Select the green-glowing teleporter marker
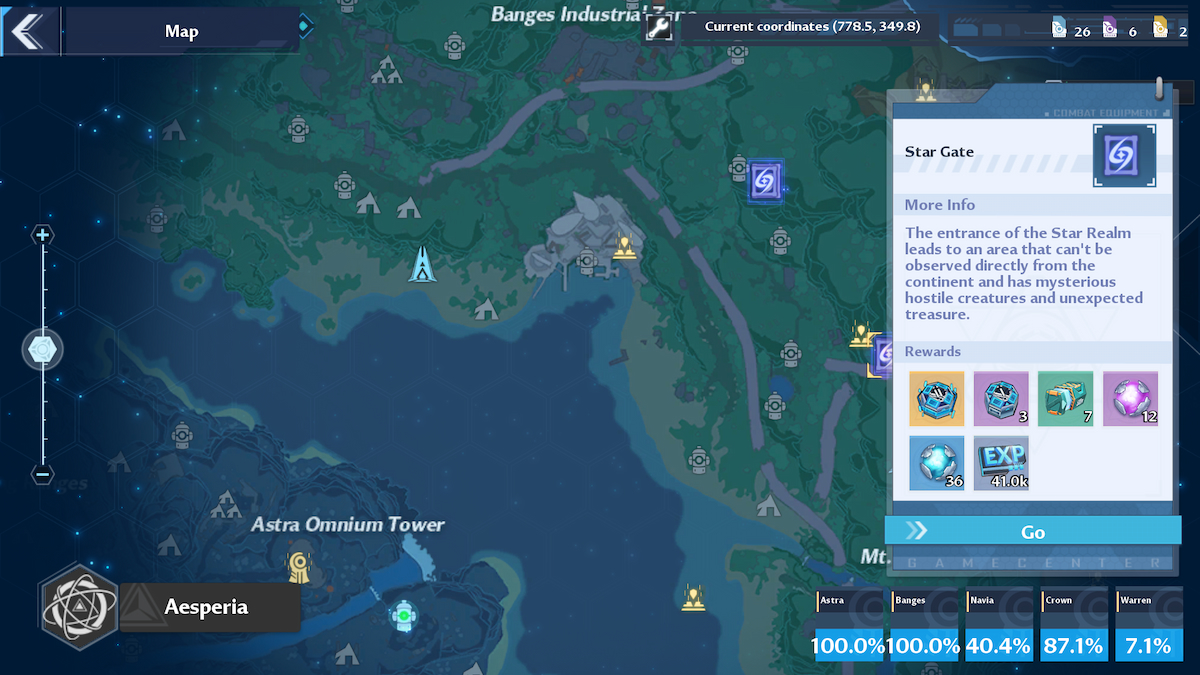1200x675 pixels. (403, 615)
